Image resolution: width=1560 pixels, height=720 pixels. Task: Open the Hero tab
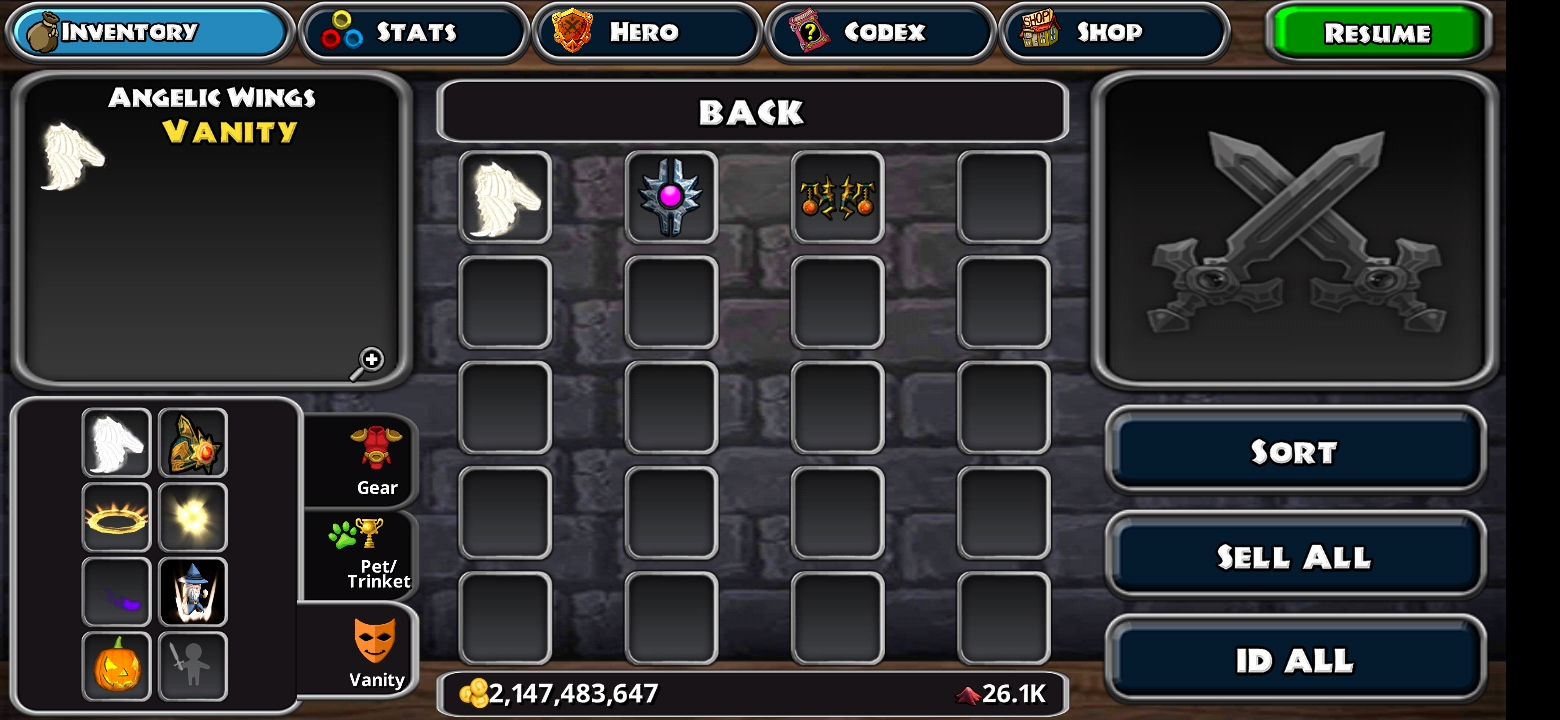click(x=647, y=32)
